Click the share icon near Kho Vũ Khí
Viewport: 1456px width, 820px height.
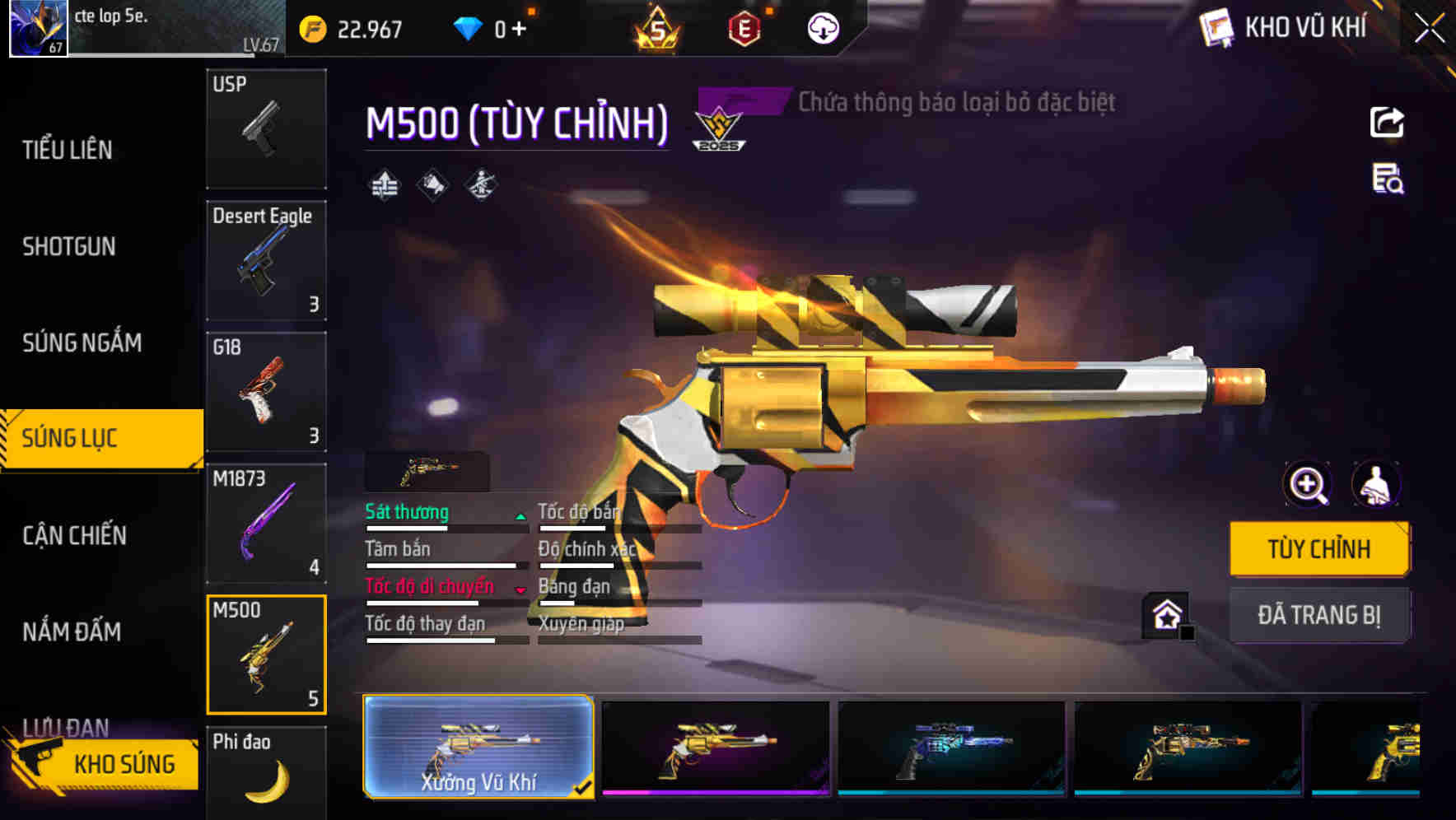pyautogui.click(x=1388, y=122)
